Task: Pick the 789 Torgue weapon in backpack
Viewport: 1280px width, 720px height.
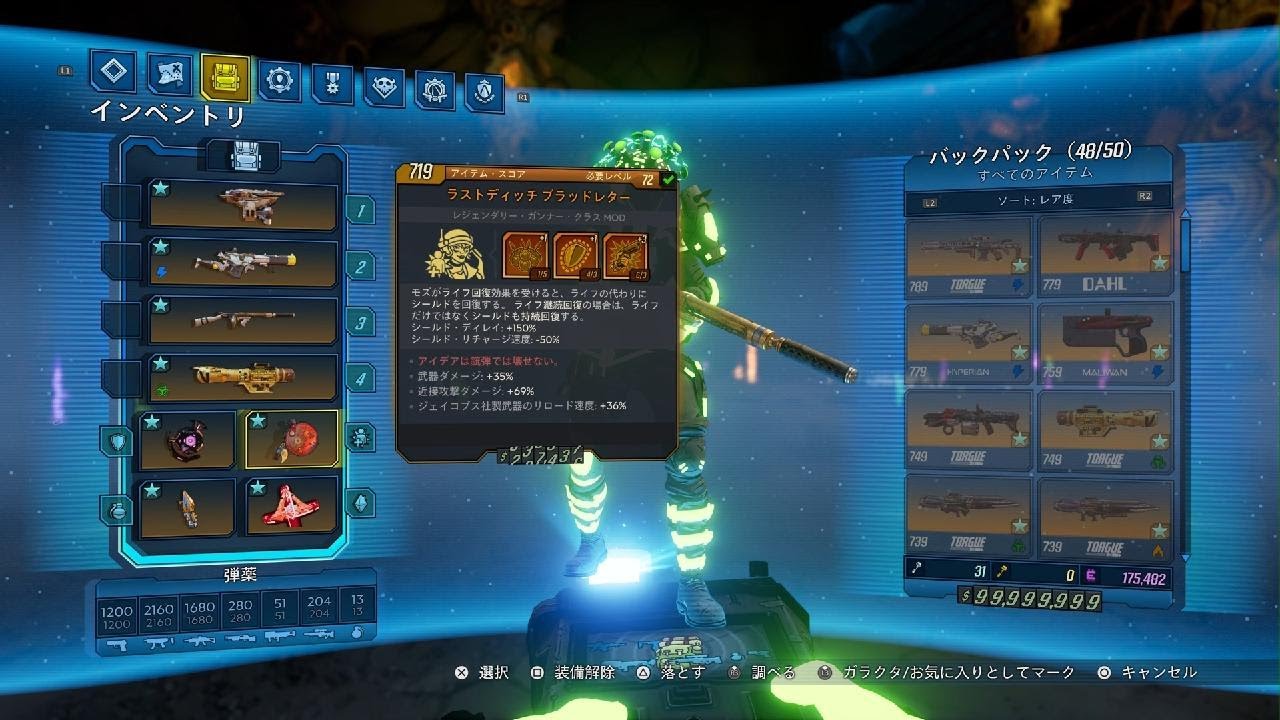Action: pyautogui.click(x=969, y=257)
